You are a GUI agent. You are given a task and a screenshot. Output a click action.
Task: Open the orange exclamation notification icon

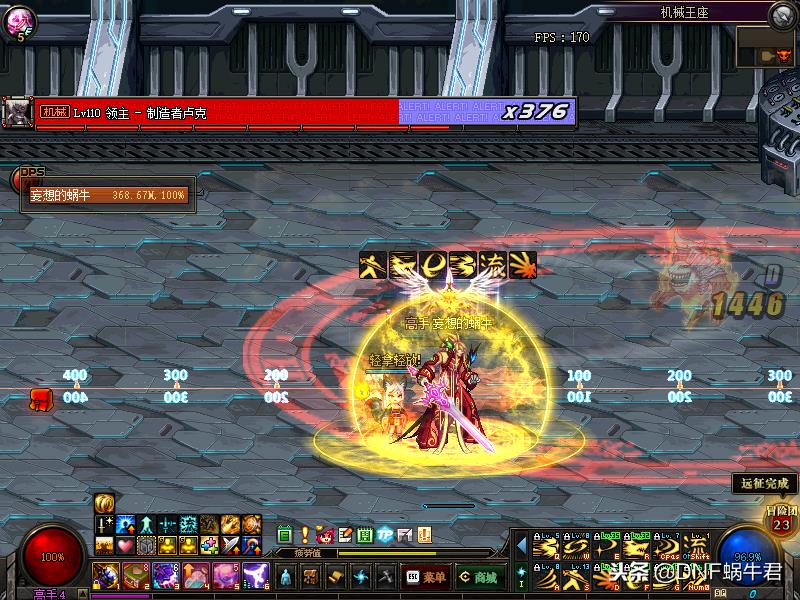pyautogui.click(x=304, y=535)
